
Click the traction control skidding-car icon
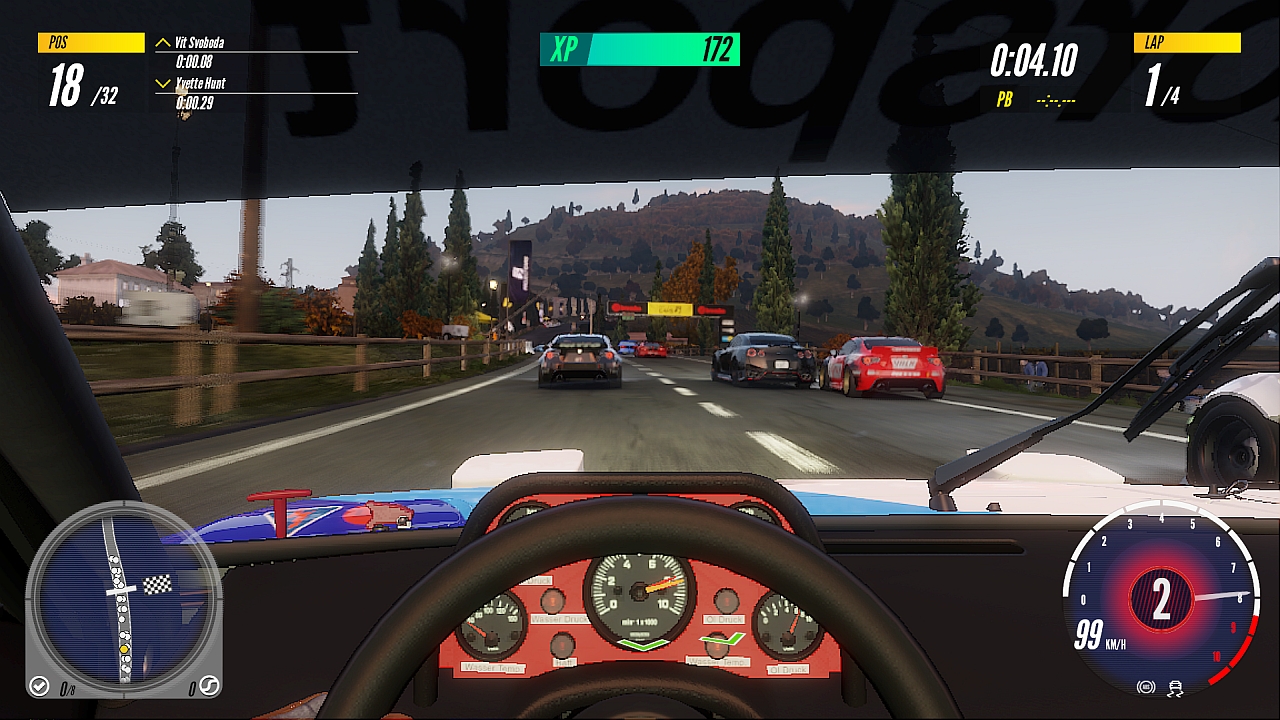1175,687
